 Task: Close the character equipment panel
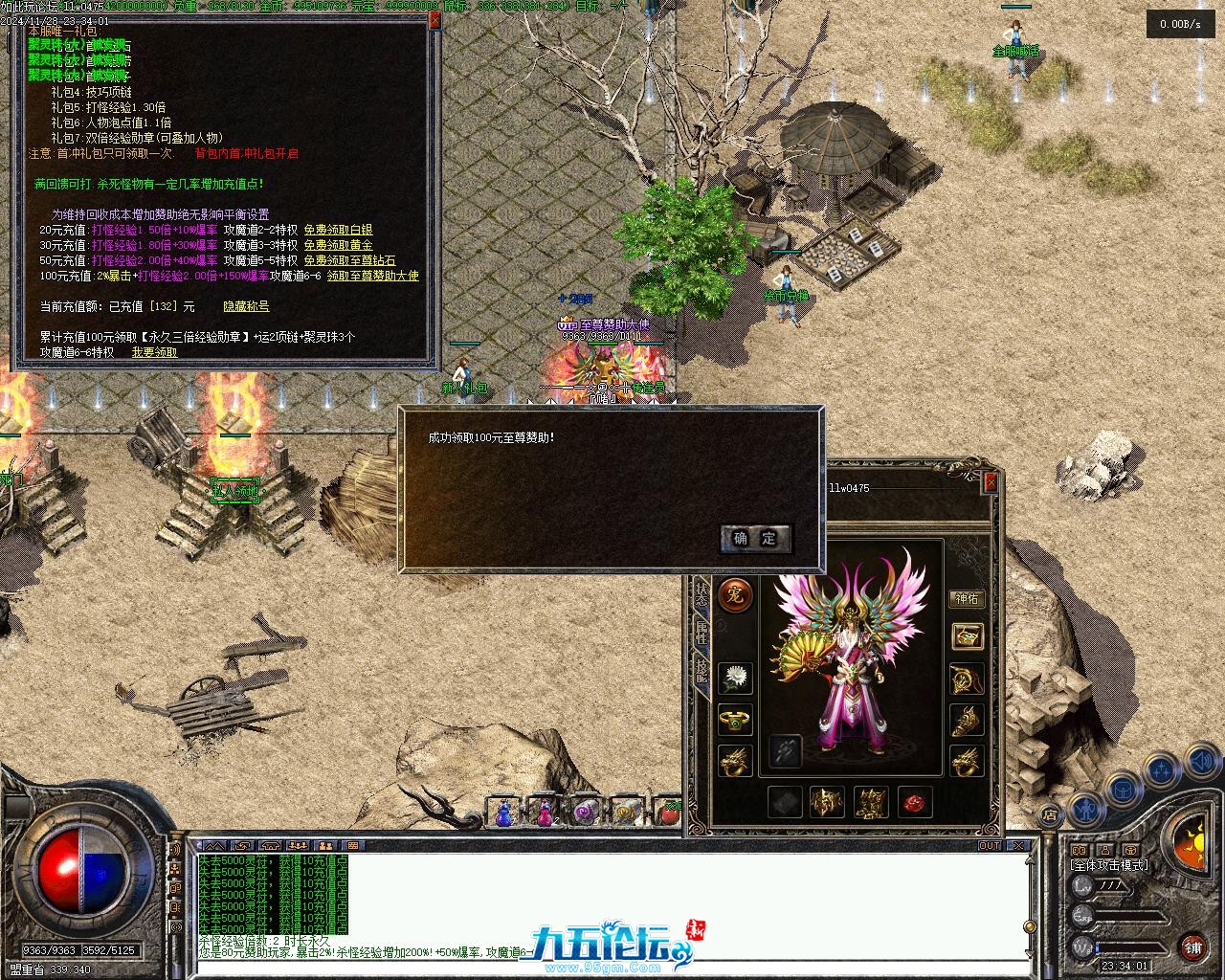click(x=991, y=482)
